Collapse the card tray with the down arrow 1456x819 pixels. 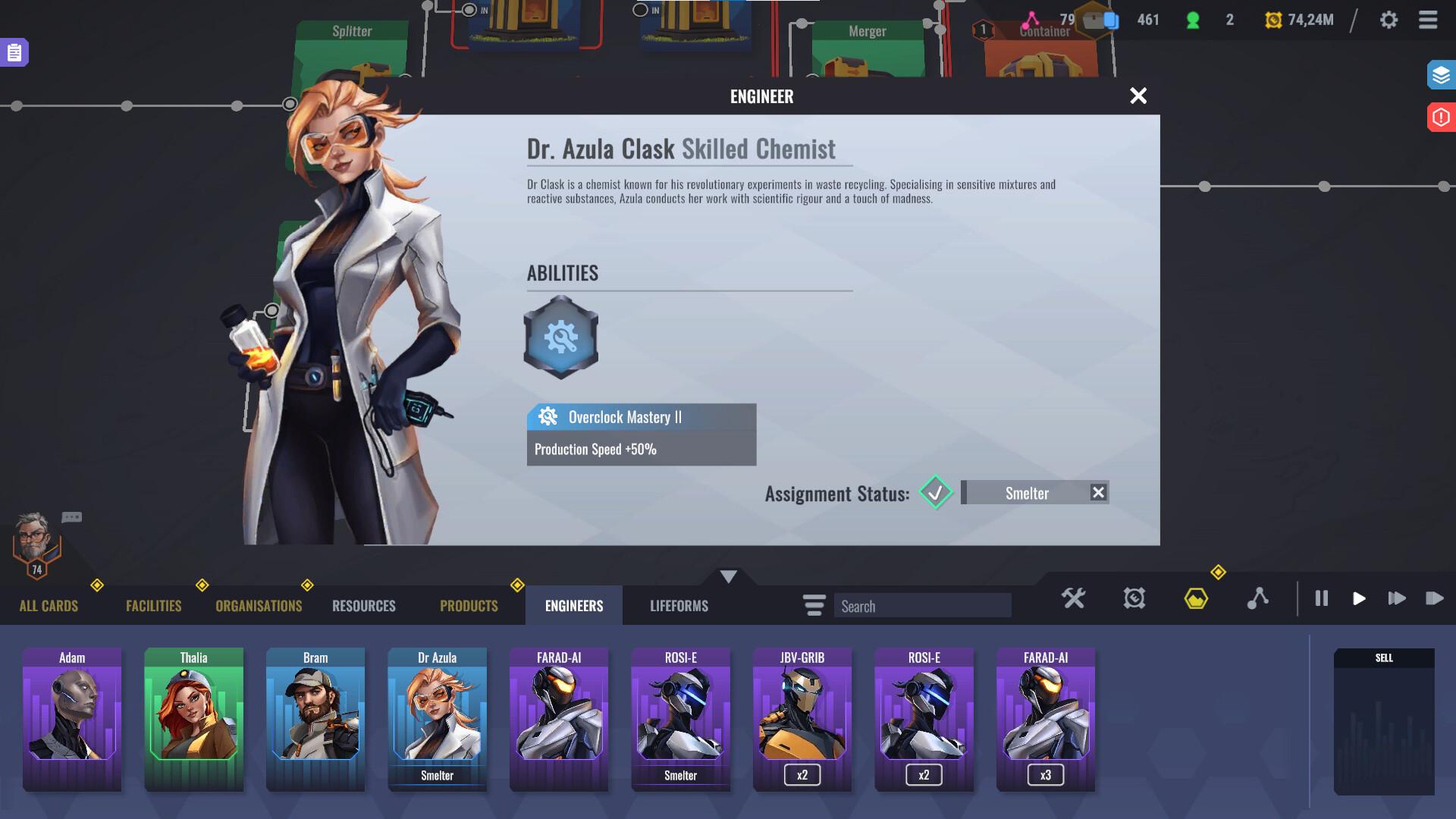click(728, 576)
